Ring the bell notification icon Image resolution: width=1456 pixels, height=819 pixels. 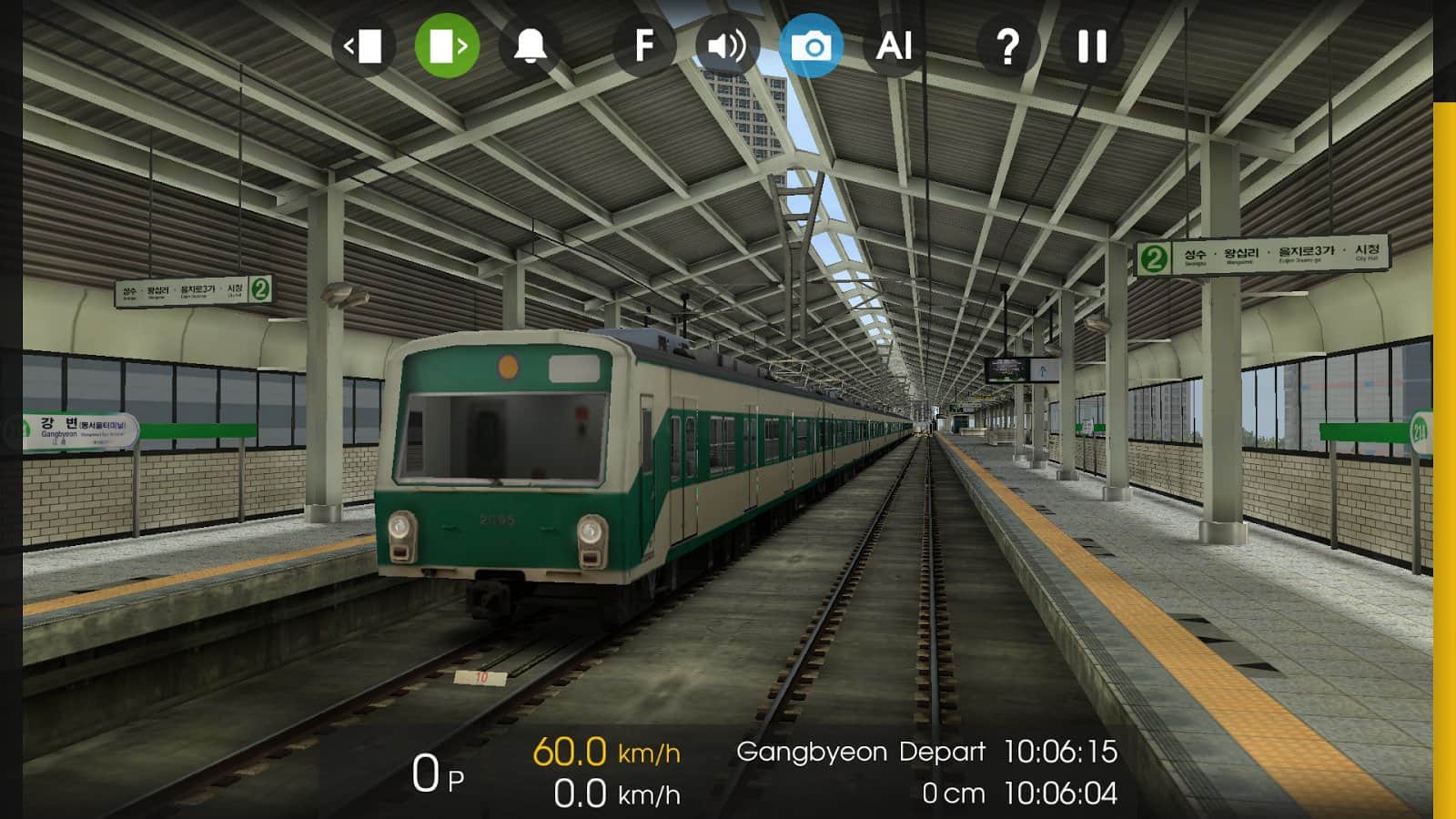coord(529,45)
